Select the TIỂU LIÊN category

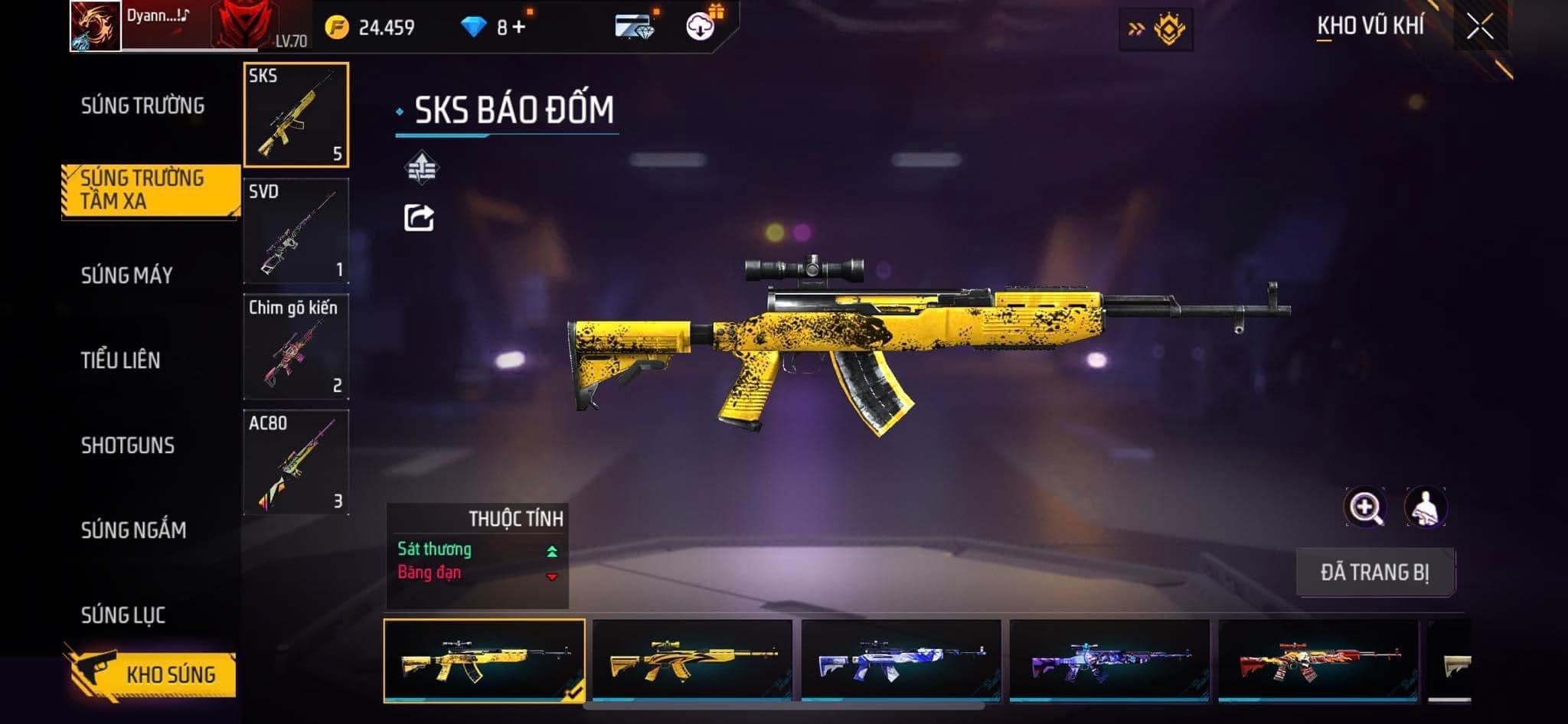pos(121,360)
